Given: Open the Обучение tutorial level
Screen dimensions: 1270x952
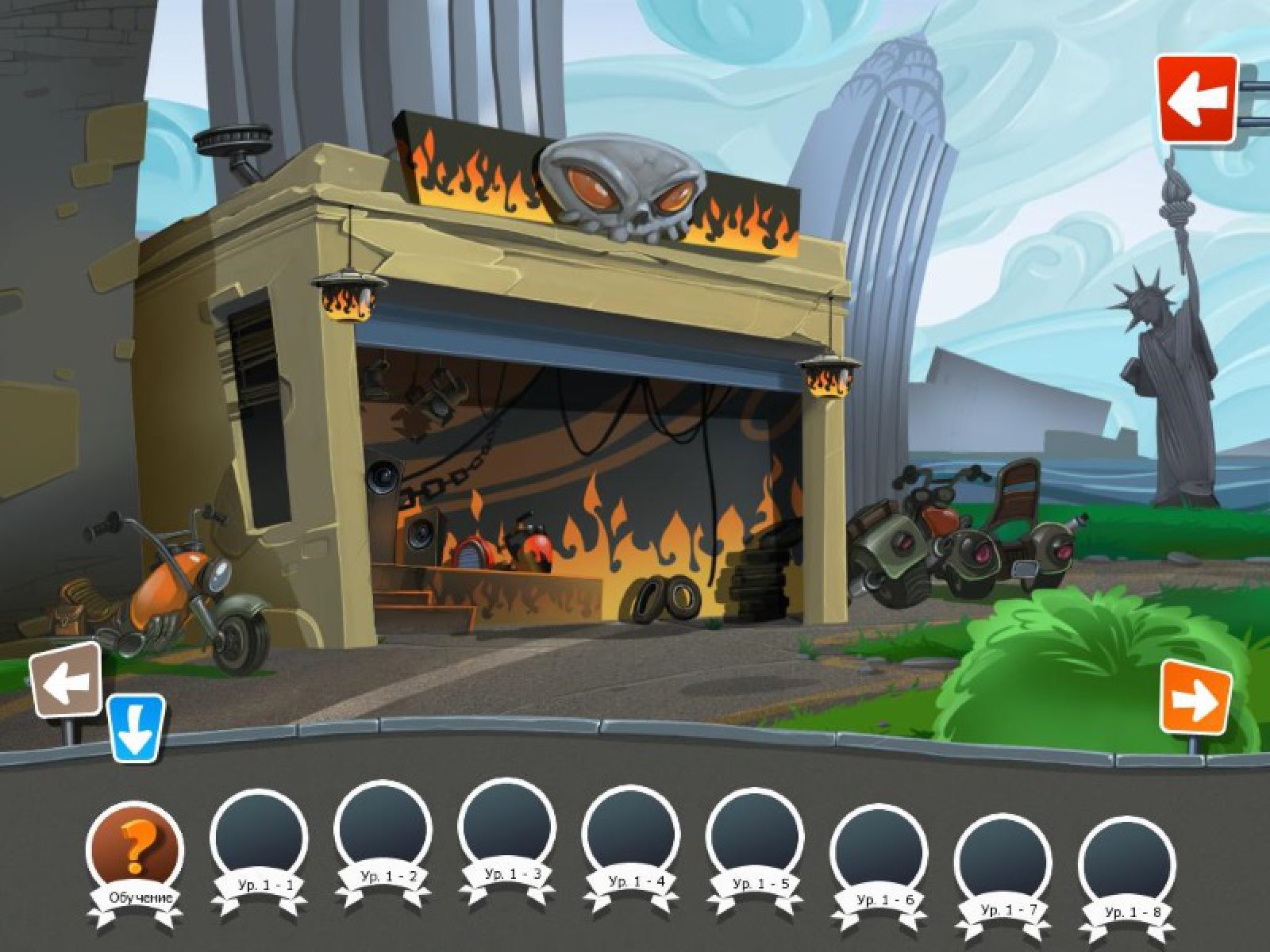Looking at the screenshot, I should (x=134, y=849).
